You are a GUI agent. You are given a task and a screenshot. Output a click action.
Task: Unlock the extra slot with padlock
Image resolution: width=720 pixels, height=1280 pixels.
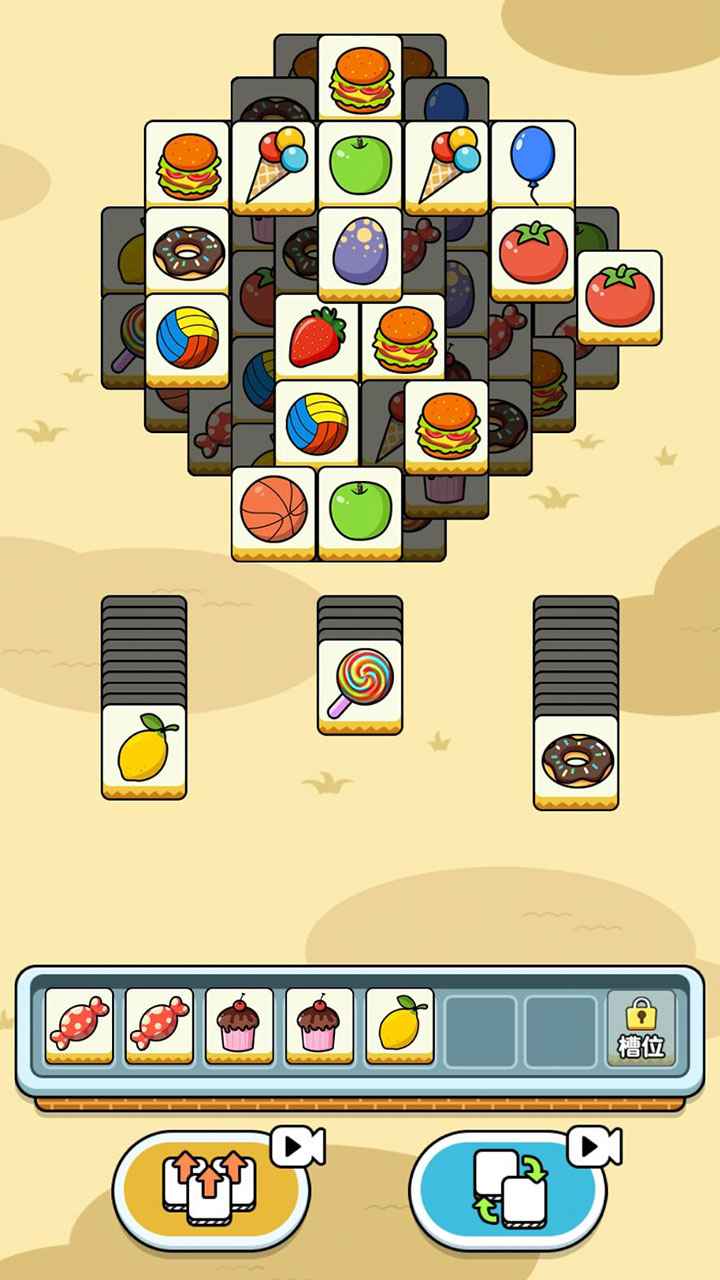640,1027
